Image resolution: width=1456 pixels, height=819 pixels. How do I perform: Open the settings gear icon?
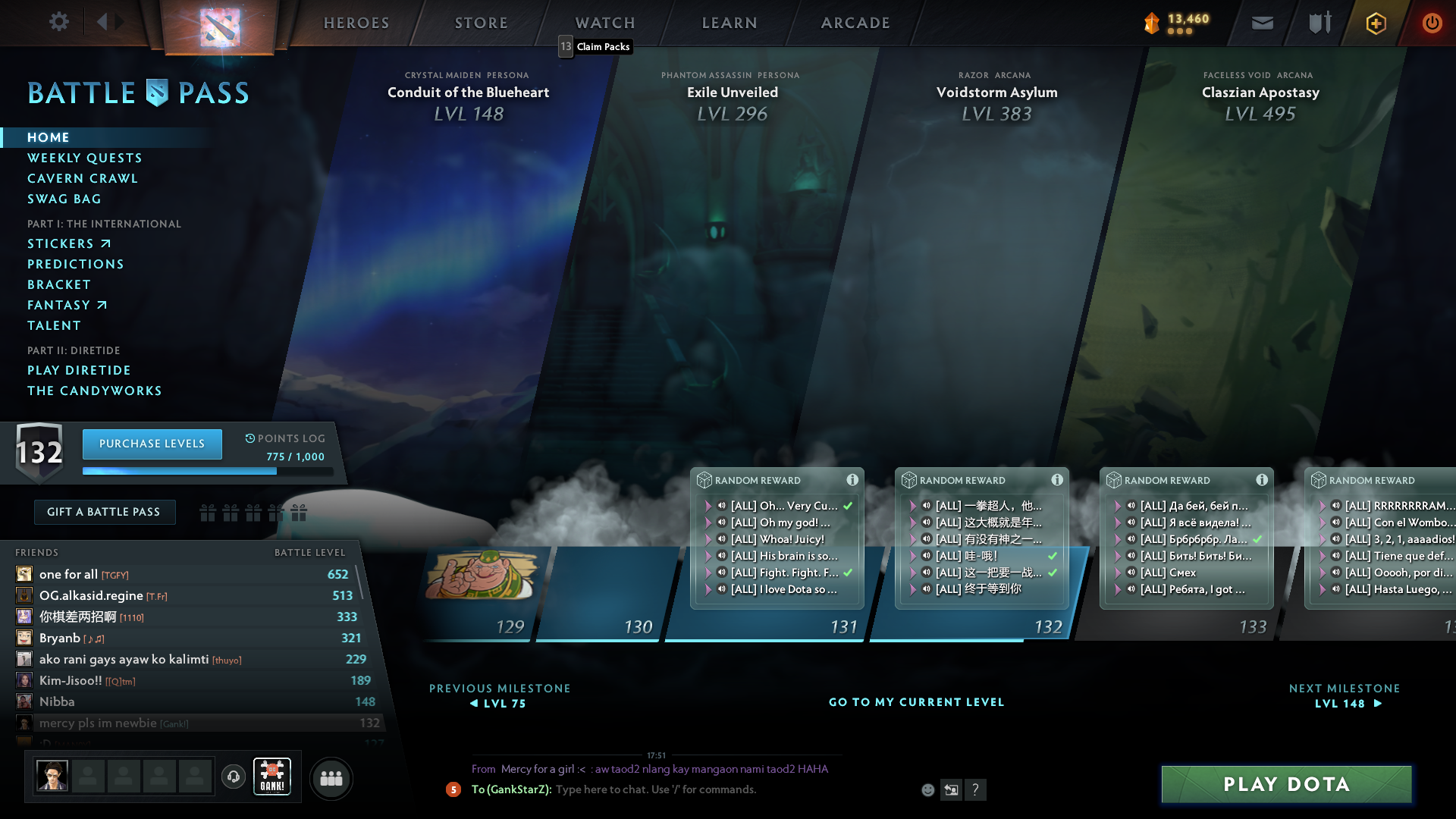[x=59, y=22]
